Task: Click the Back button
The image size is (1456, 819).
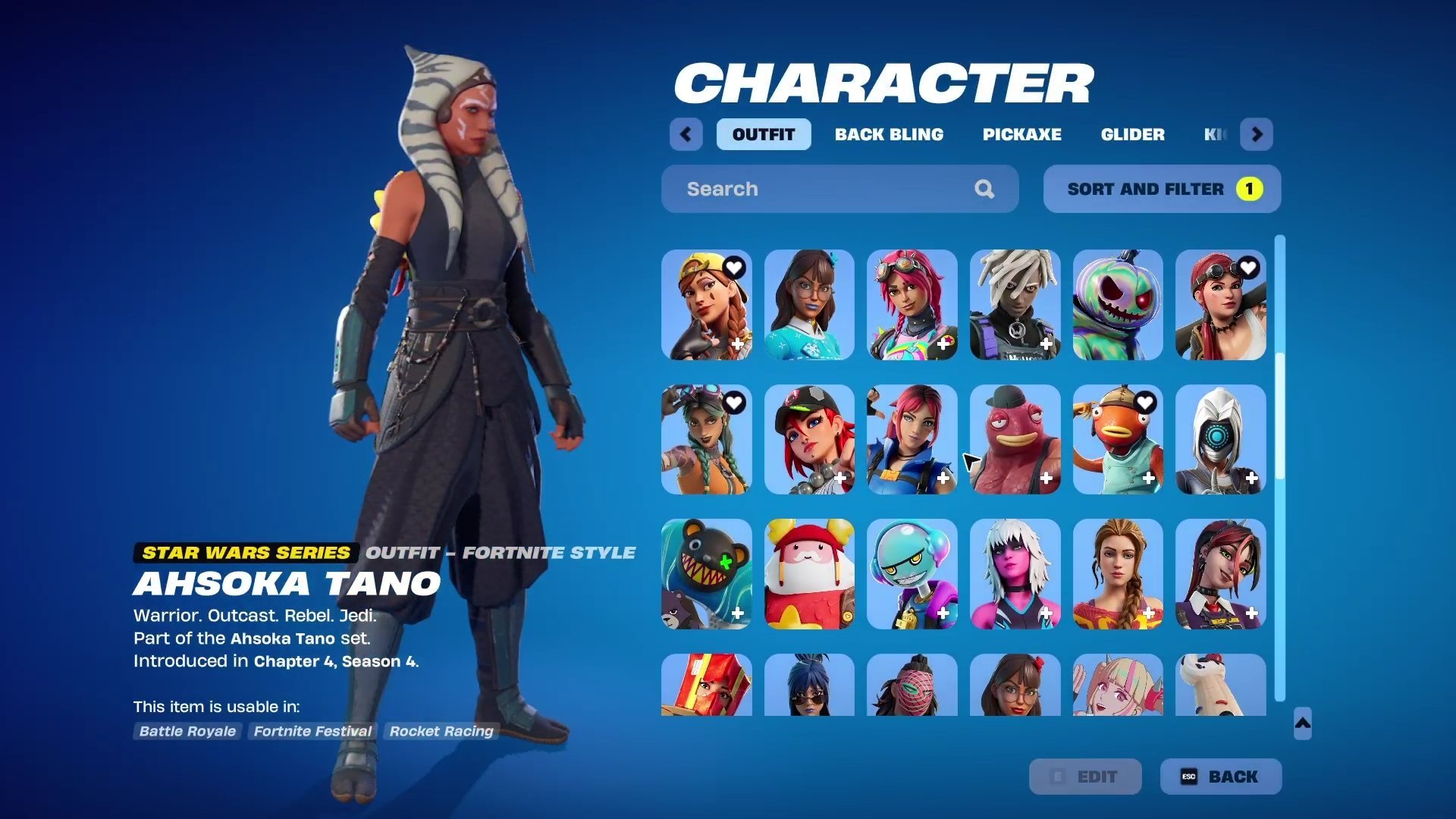Action: 1220,777
